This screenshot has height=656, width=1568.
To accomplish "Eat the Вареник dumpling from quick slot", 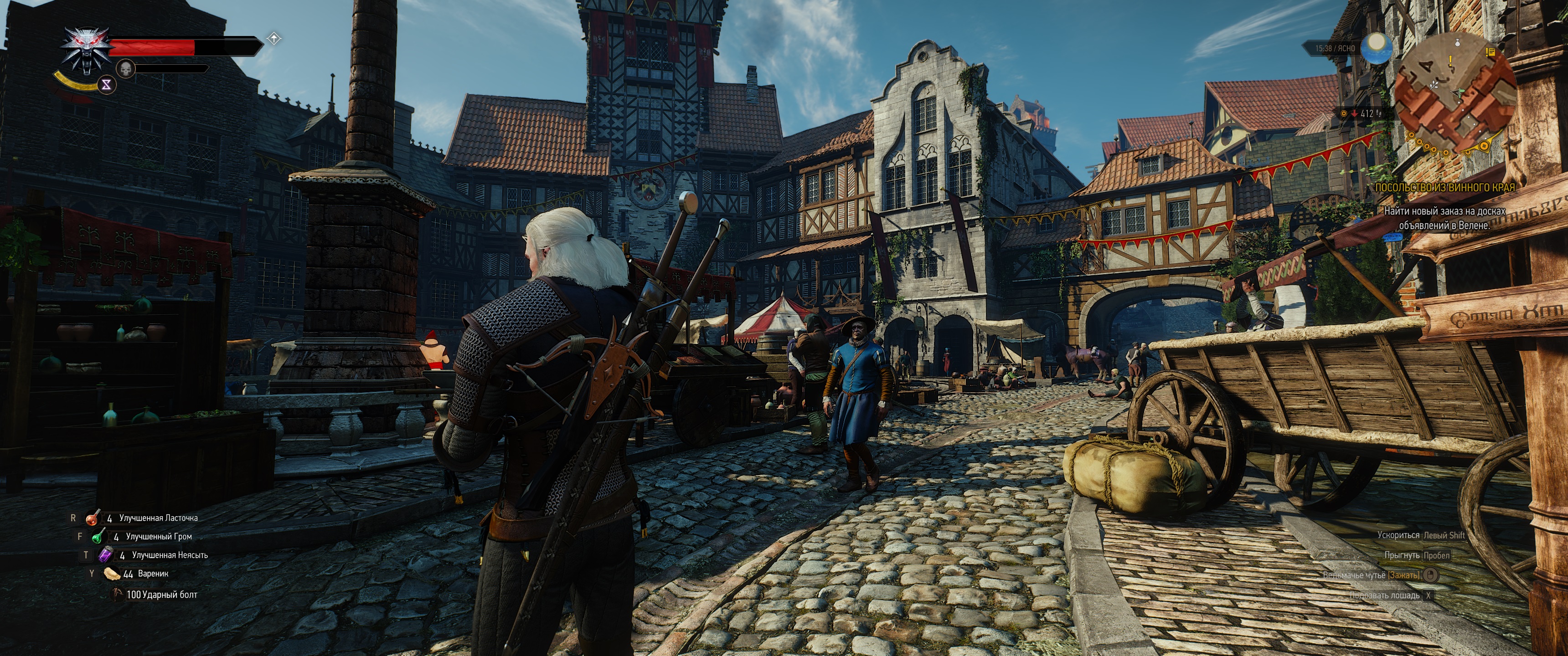I will pos(113,574).
